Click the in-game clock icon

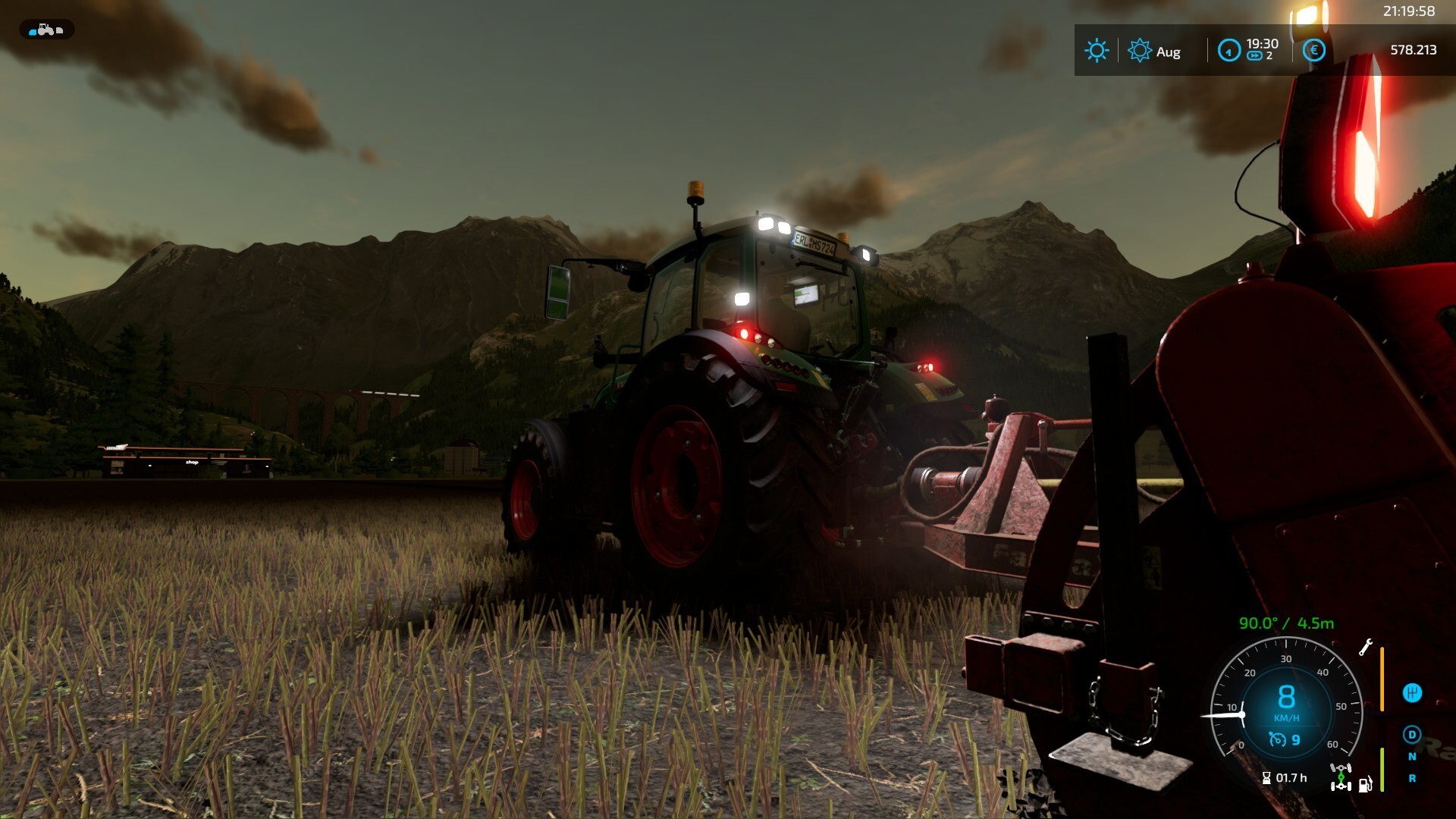pyautogui.click(x=1228, y=51)
